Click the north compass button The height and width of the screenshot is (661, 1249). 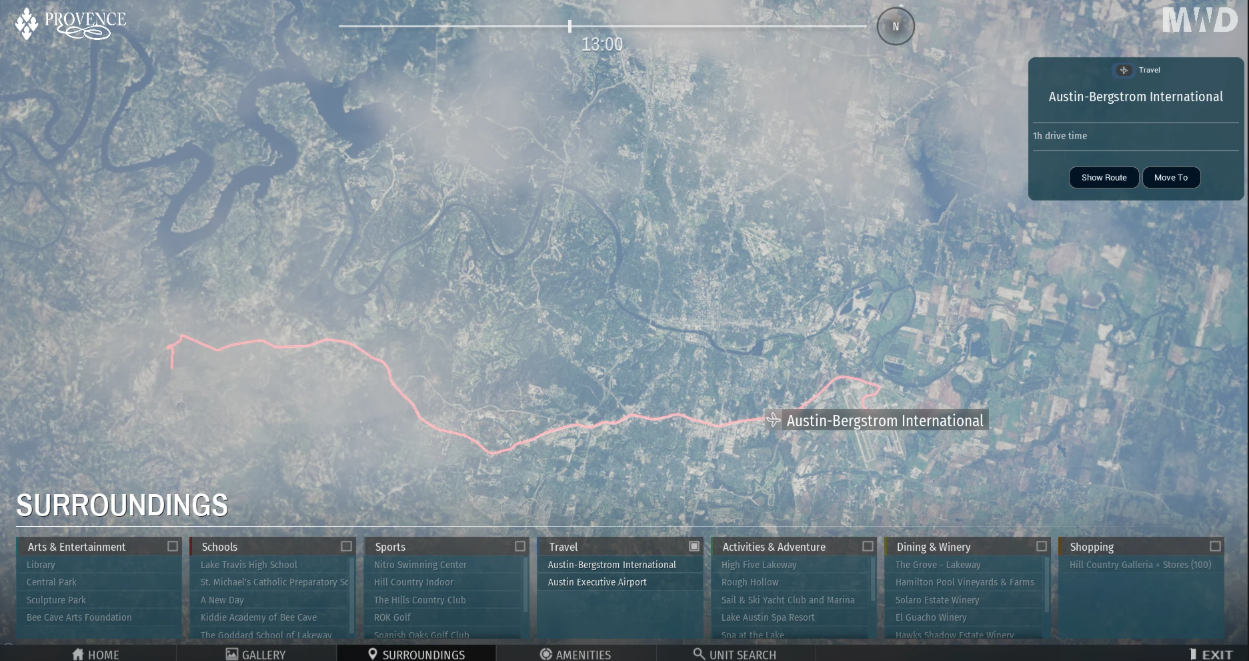(x=895, y=26)
